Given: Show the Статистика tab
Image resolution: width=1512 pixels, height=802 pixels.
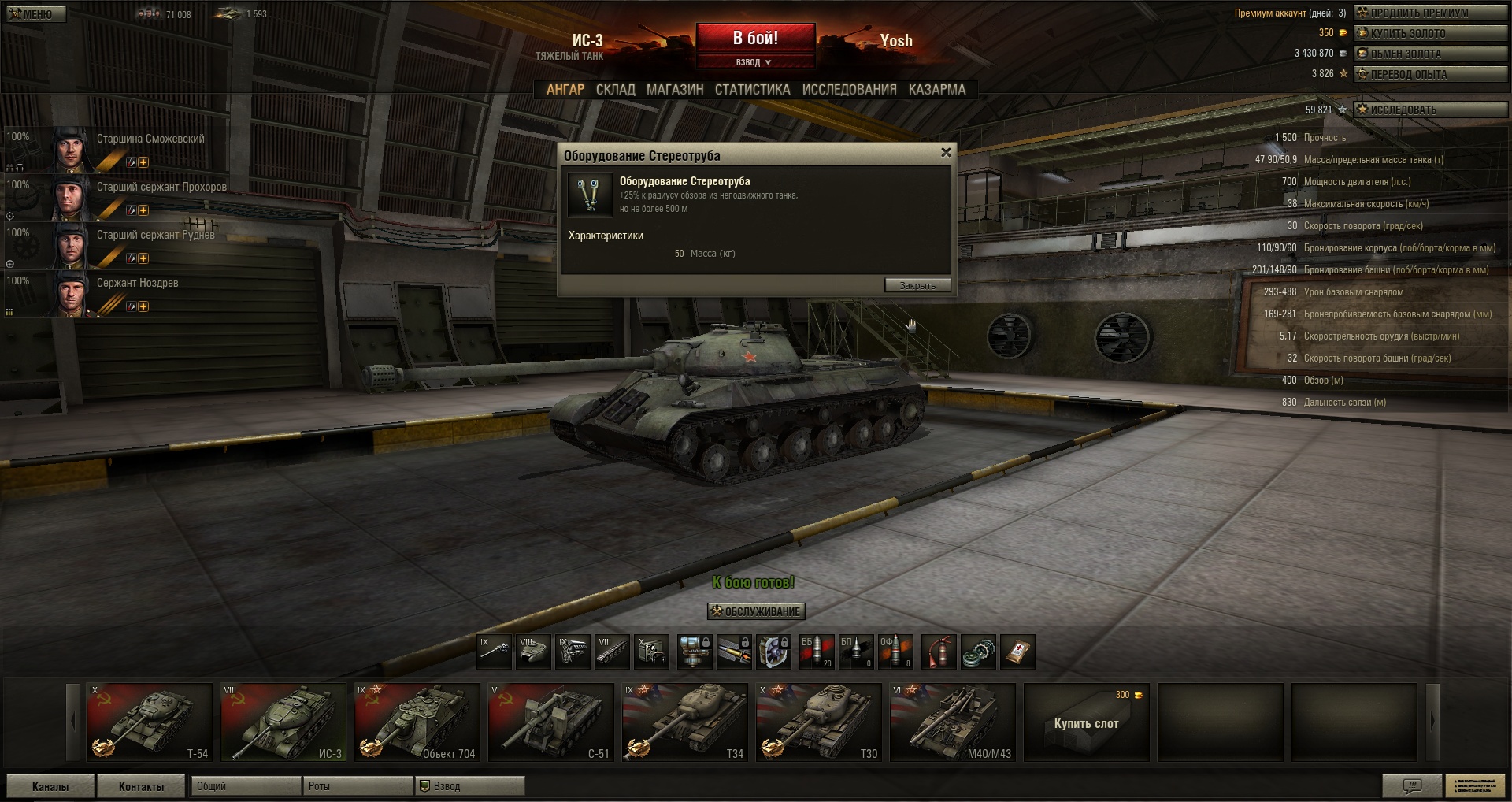Looking at the screenshot, I should (x=752, y=90).
